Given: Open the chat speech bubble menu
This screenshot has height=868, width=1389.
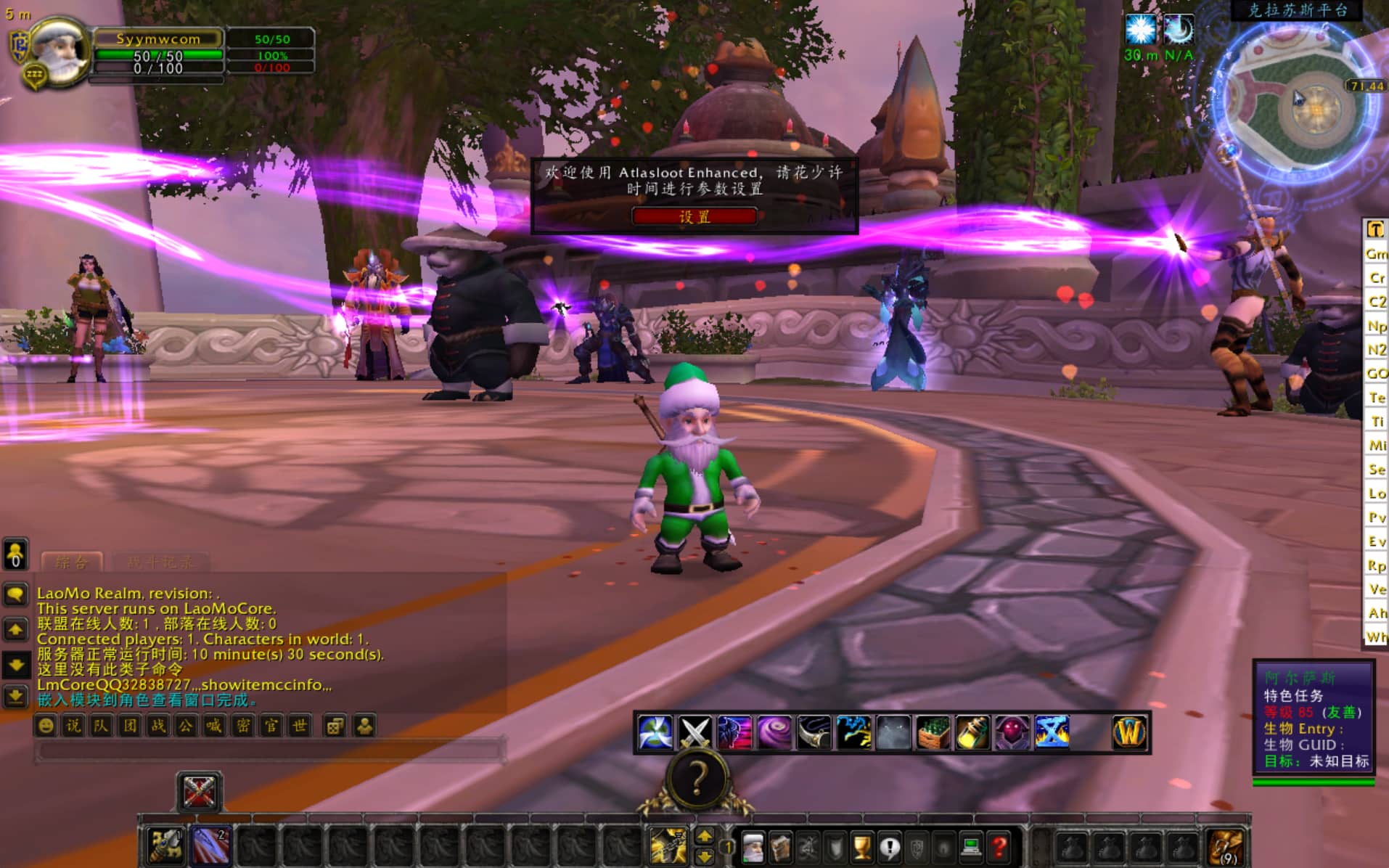Looking at the screenshot, I should pos(15,594).
